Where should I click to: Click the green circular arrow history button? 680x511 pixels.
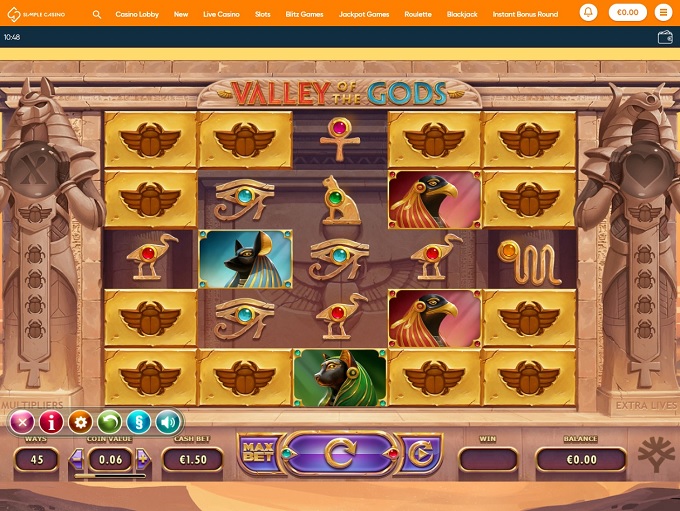point(110,422)
